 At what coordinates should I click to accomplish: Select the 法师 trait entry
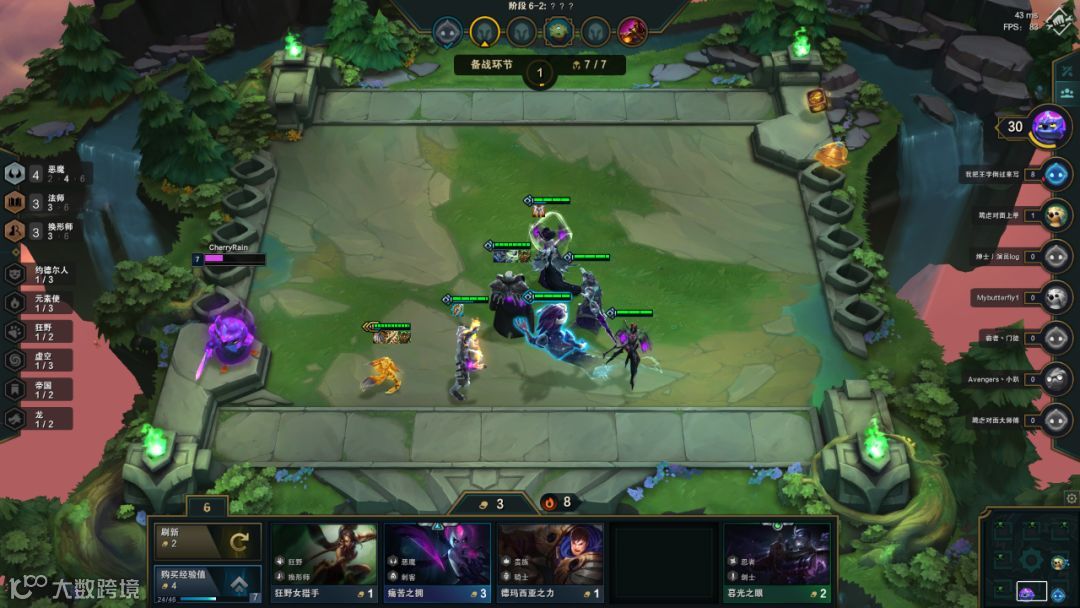(40, 203)
